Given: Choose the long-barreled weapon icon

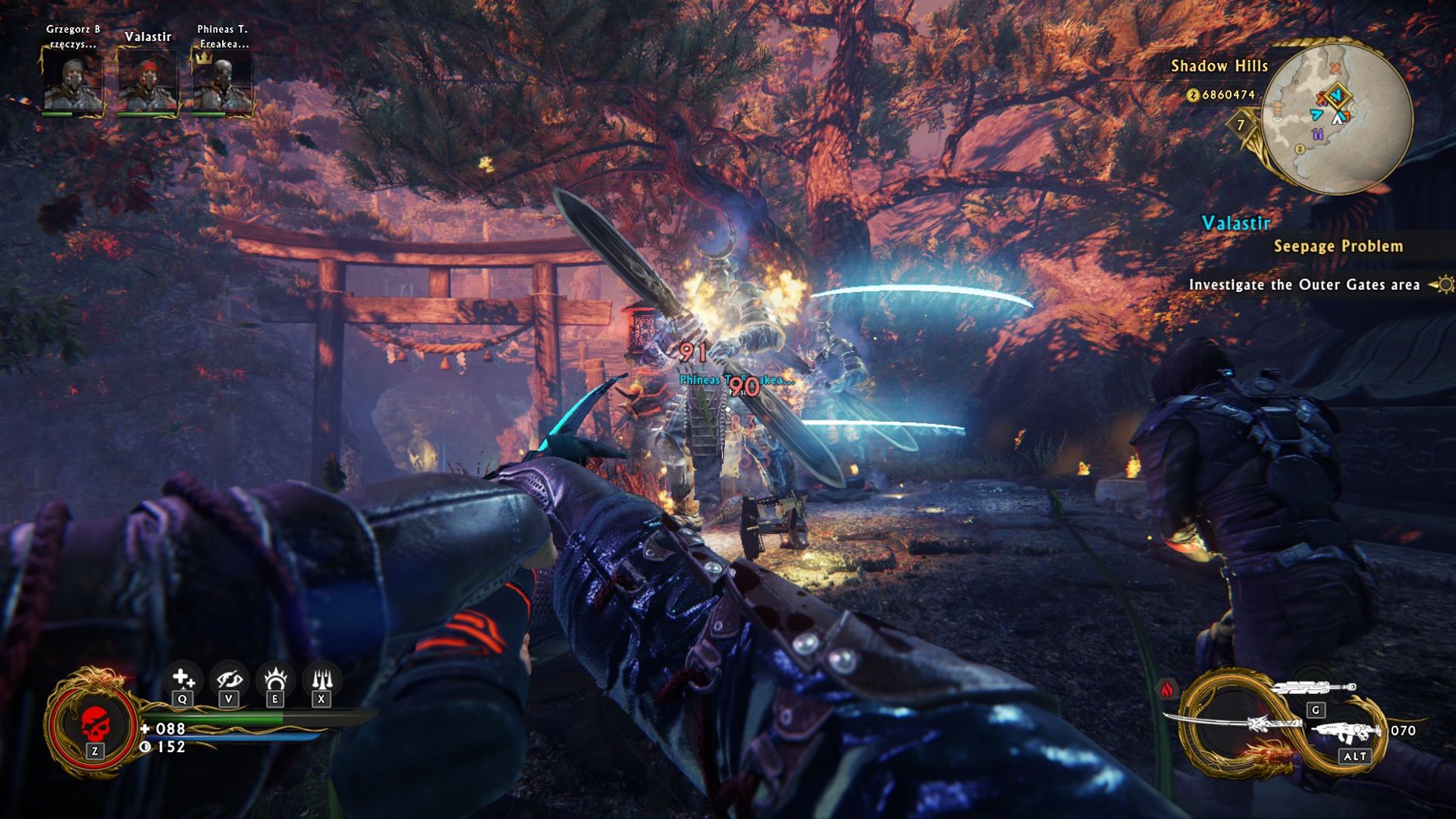Looking at the screenshot, I should click(1315, 688).
